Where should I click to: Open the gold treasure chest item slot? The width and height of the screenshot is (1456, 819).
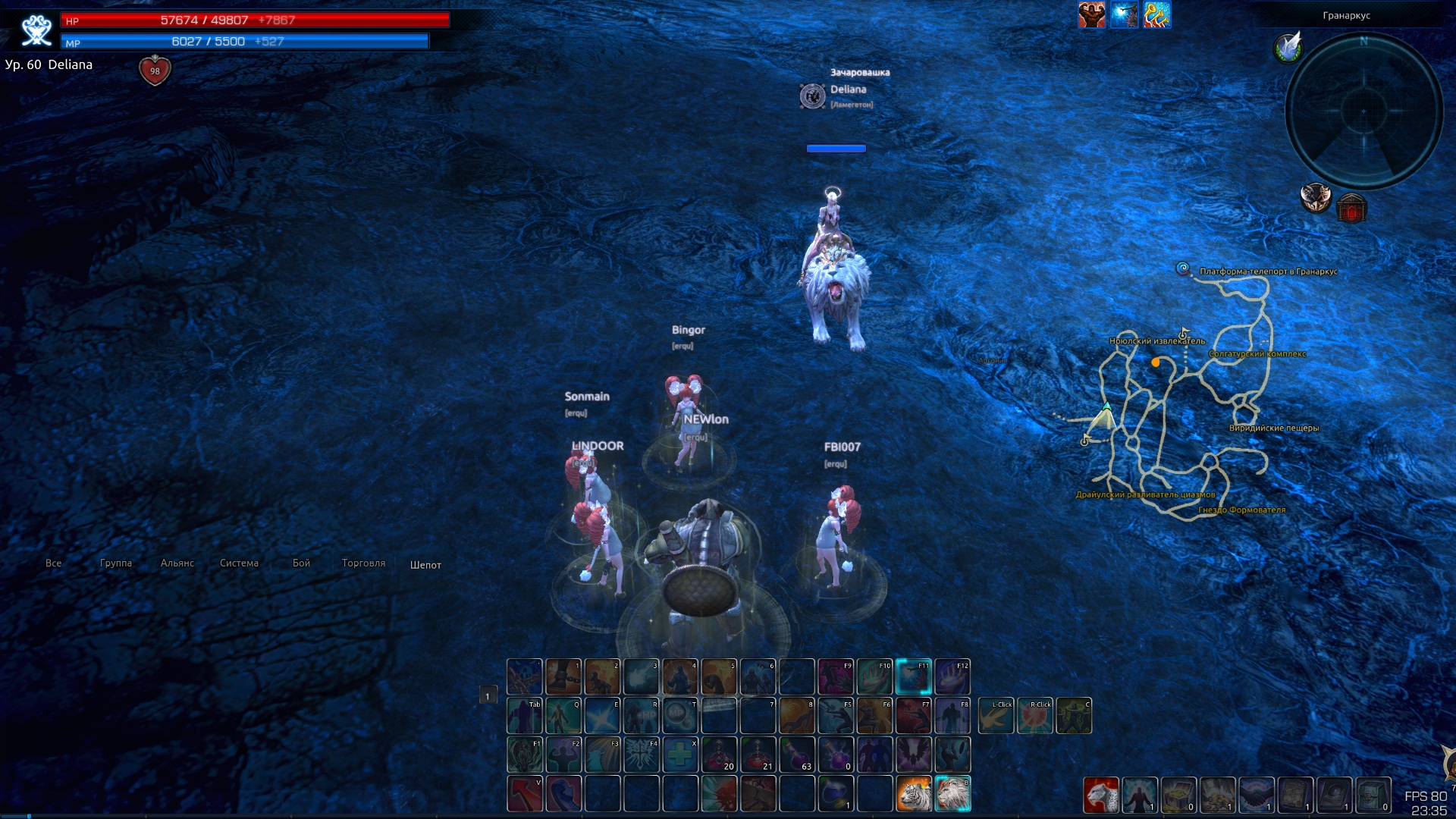[1178, 795]
